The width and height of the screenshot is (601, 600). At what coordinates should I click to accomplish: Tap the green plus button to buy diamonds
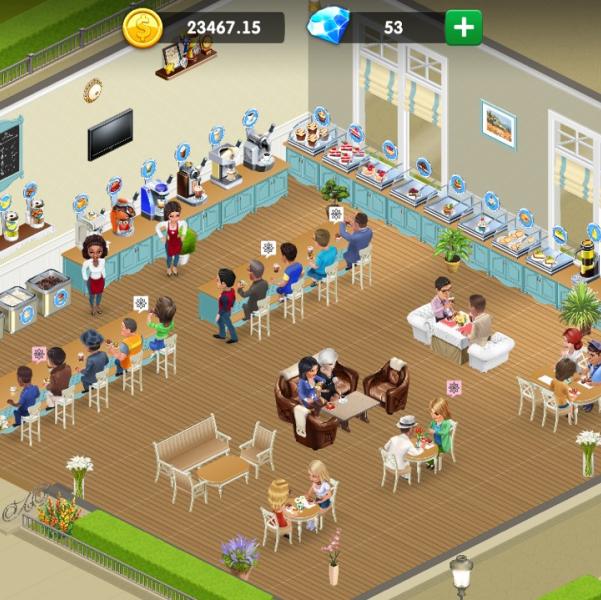(x=463, y=27)
